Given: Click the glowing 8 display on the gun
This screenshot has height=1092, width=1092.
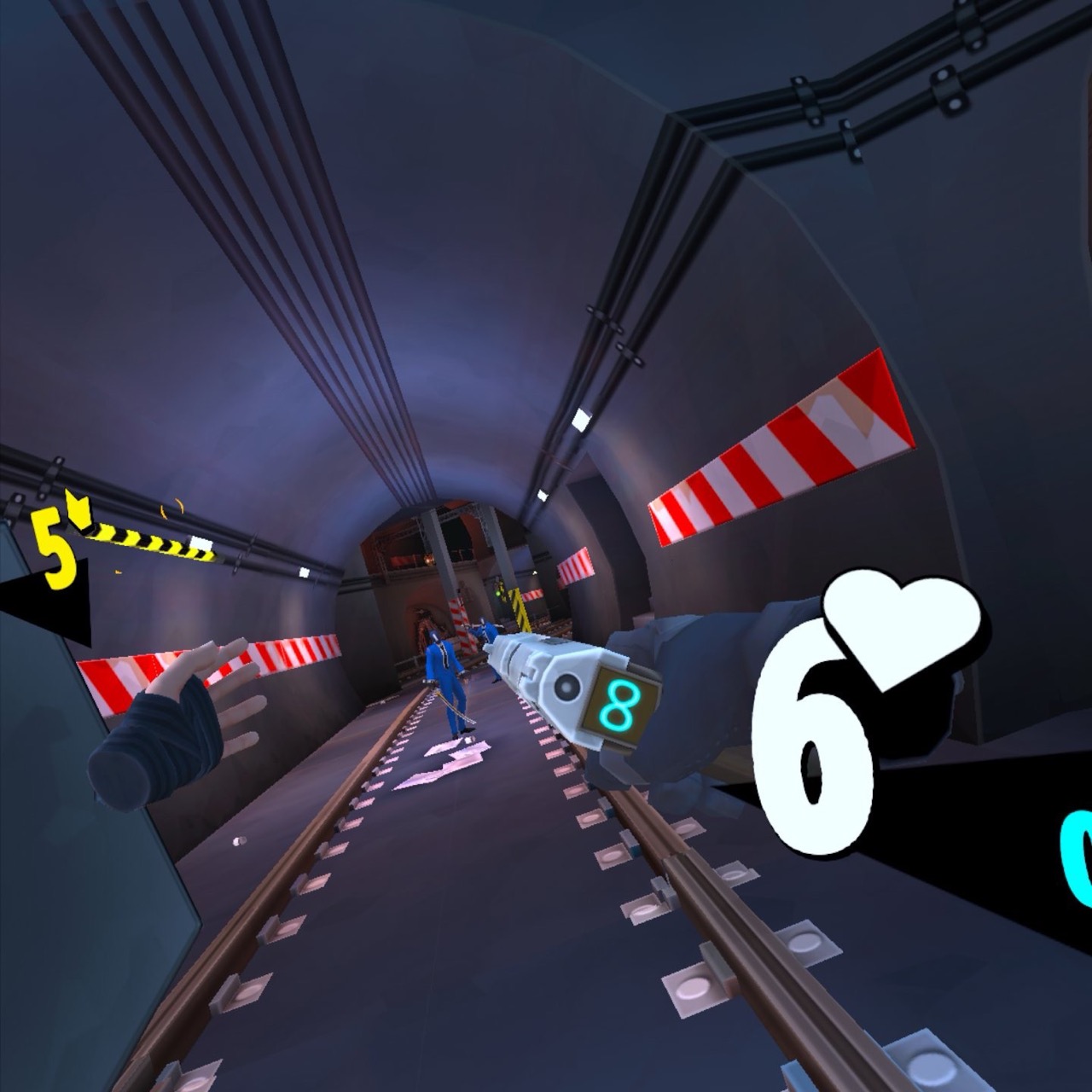Looking at the screenshot, I should click(x=621, y=703).
